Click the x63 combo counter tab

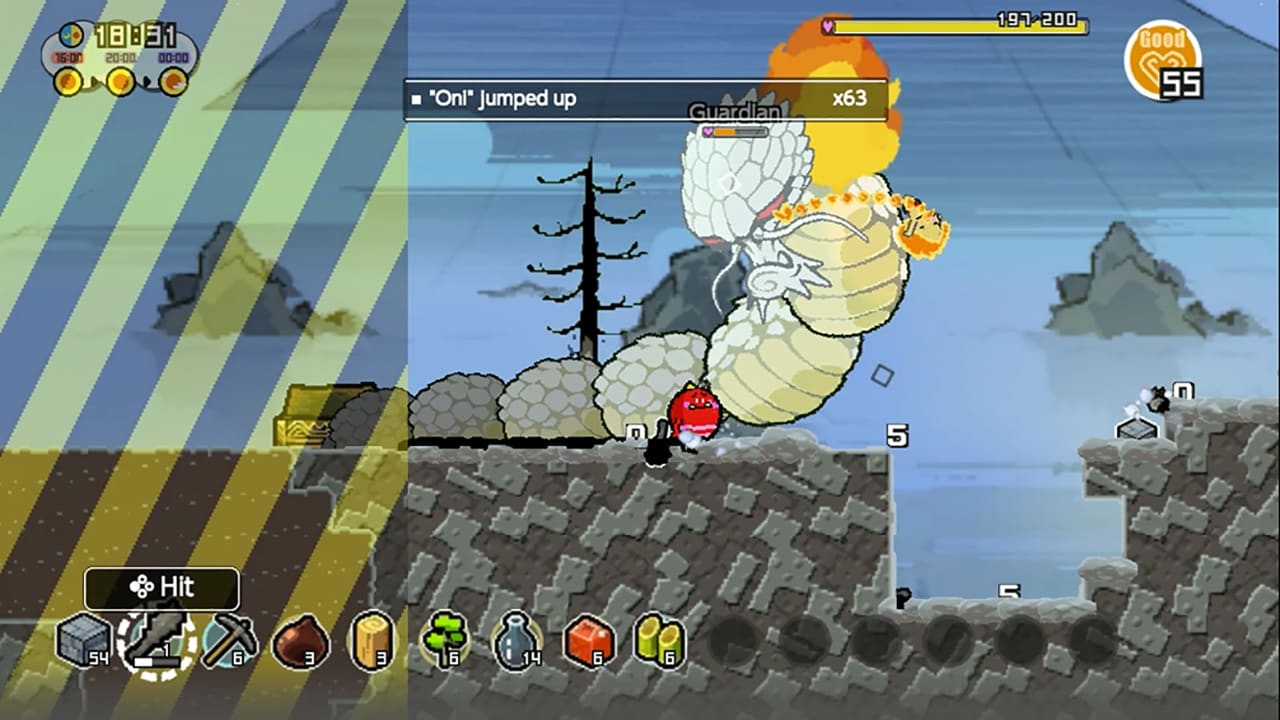(x=854, y=98)
